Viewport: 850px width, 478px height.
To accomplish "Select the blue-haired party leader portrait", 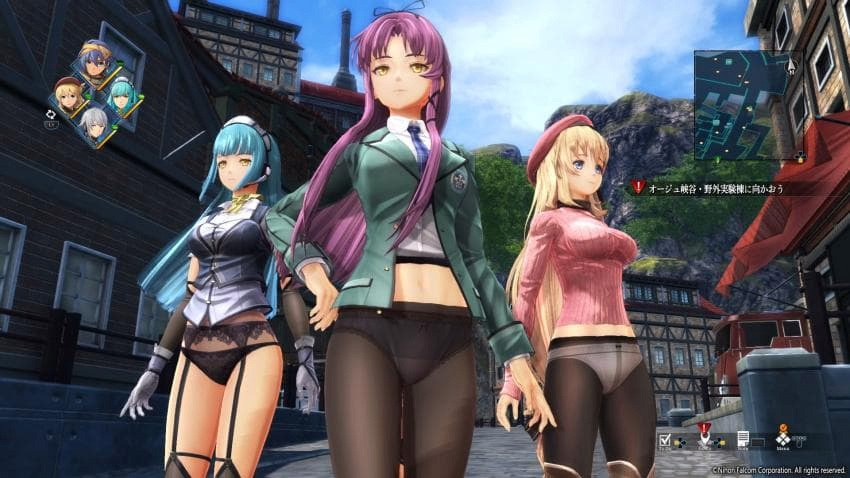I will [95, 61].
